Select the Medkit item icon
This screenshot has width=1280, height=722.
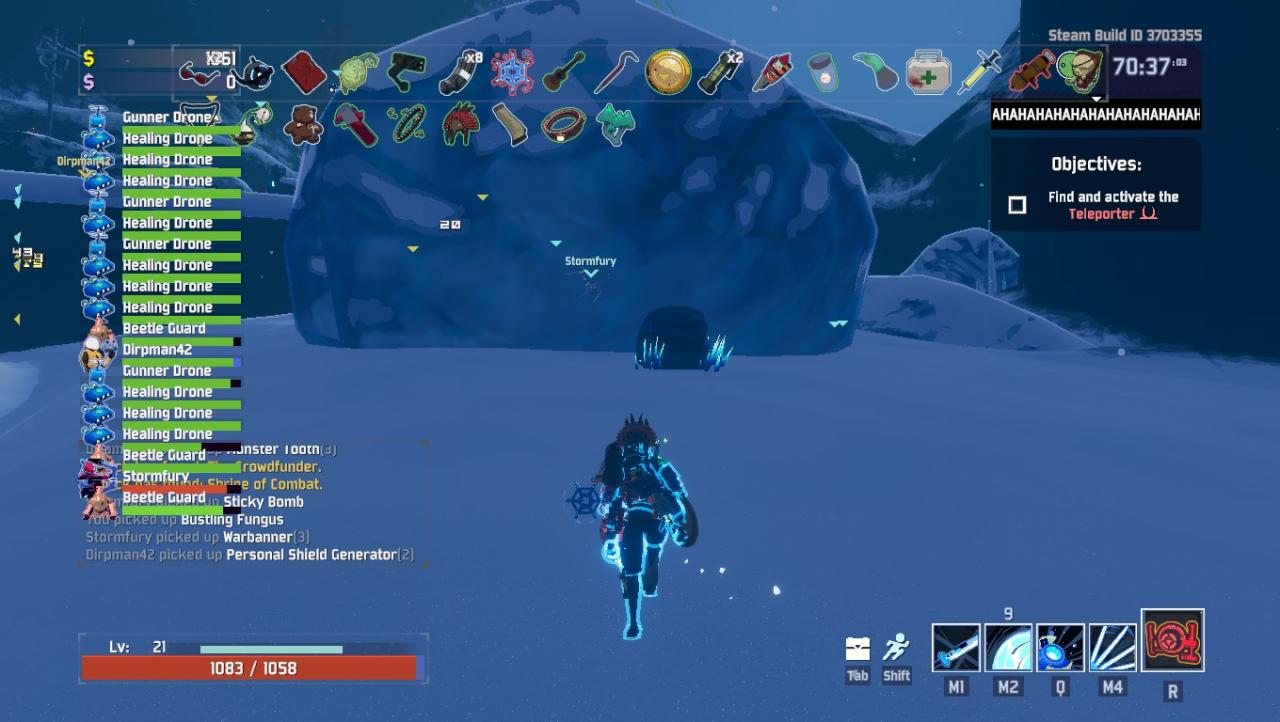coord(928,73)
